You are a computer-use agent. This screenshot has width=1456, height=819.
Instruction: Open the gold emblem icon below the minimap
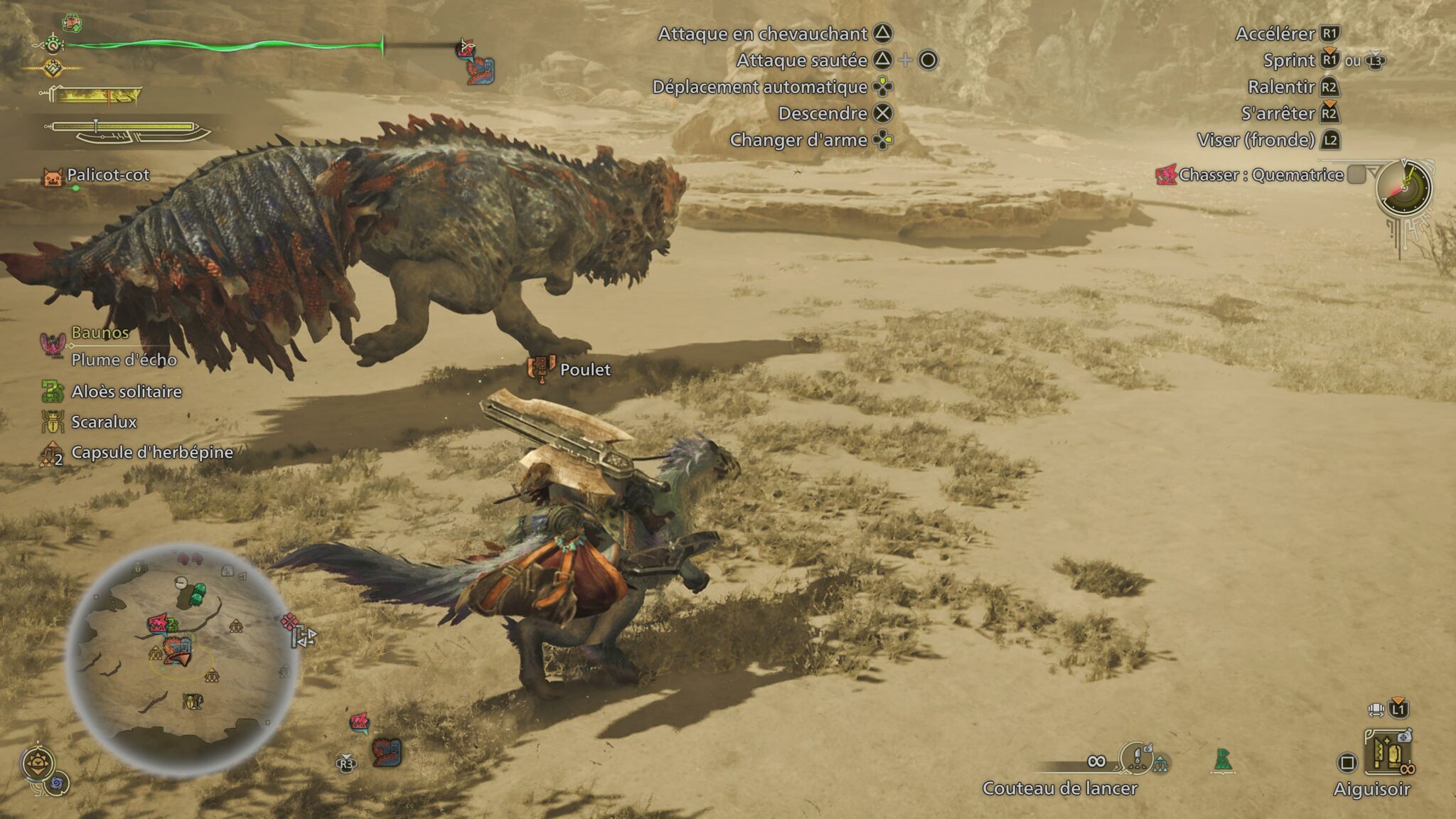36,764
